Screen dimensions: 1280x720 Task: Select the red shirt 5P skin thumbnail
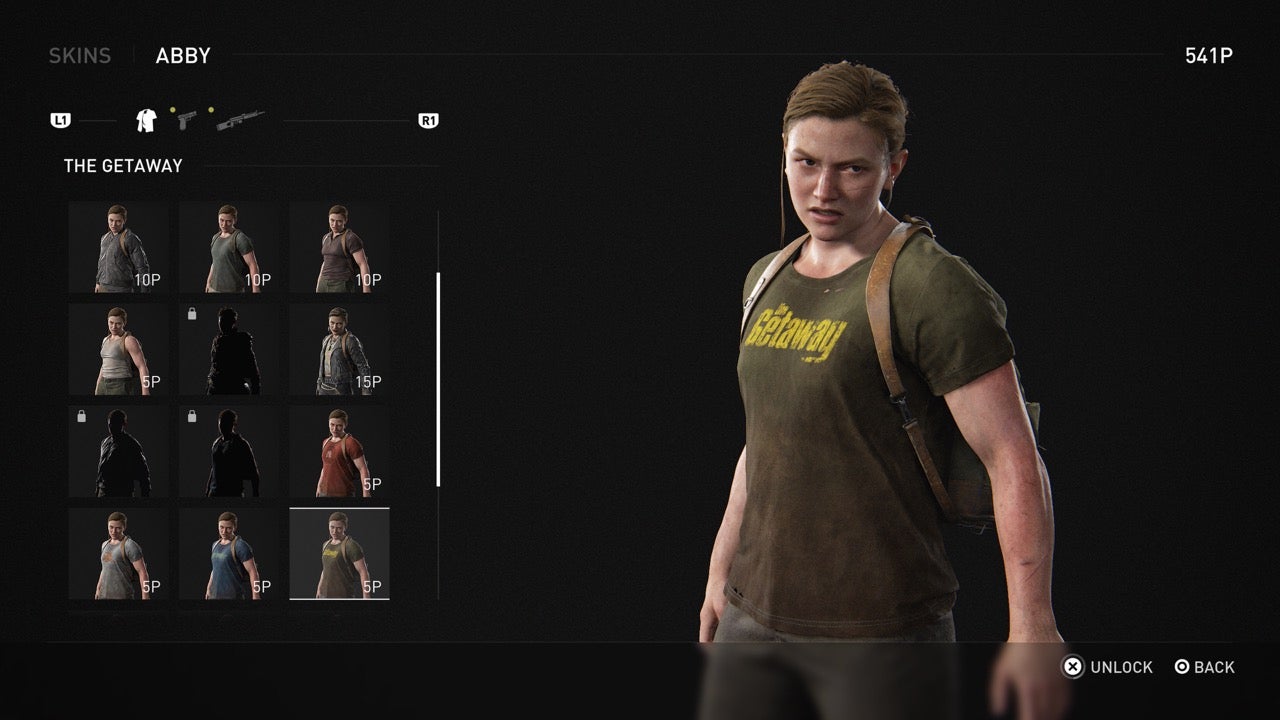click(340, 450)
